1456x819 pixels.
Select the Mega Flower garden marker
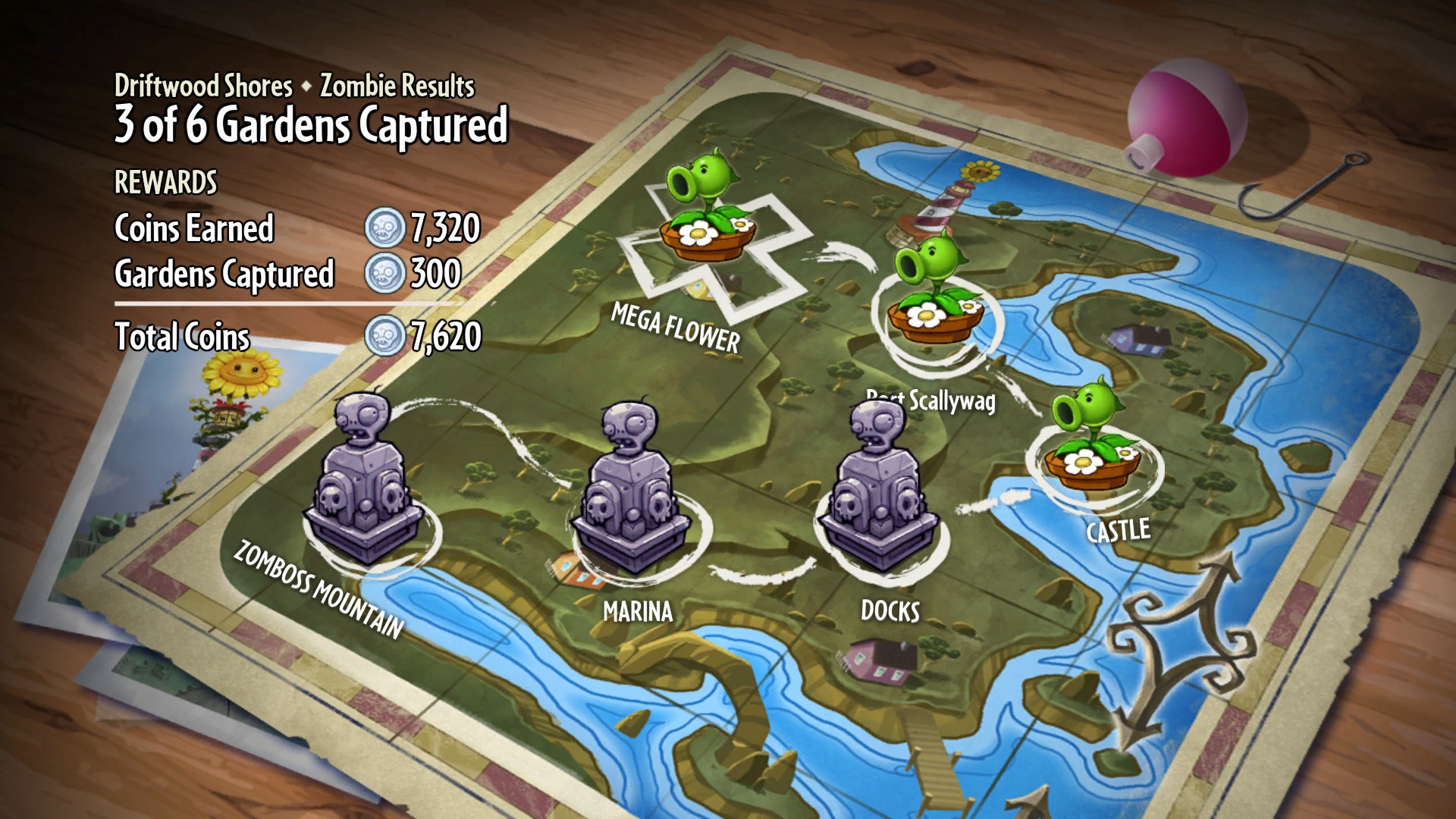coord(705,209)
